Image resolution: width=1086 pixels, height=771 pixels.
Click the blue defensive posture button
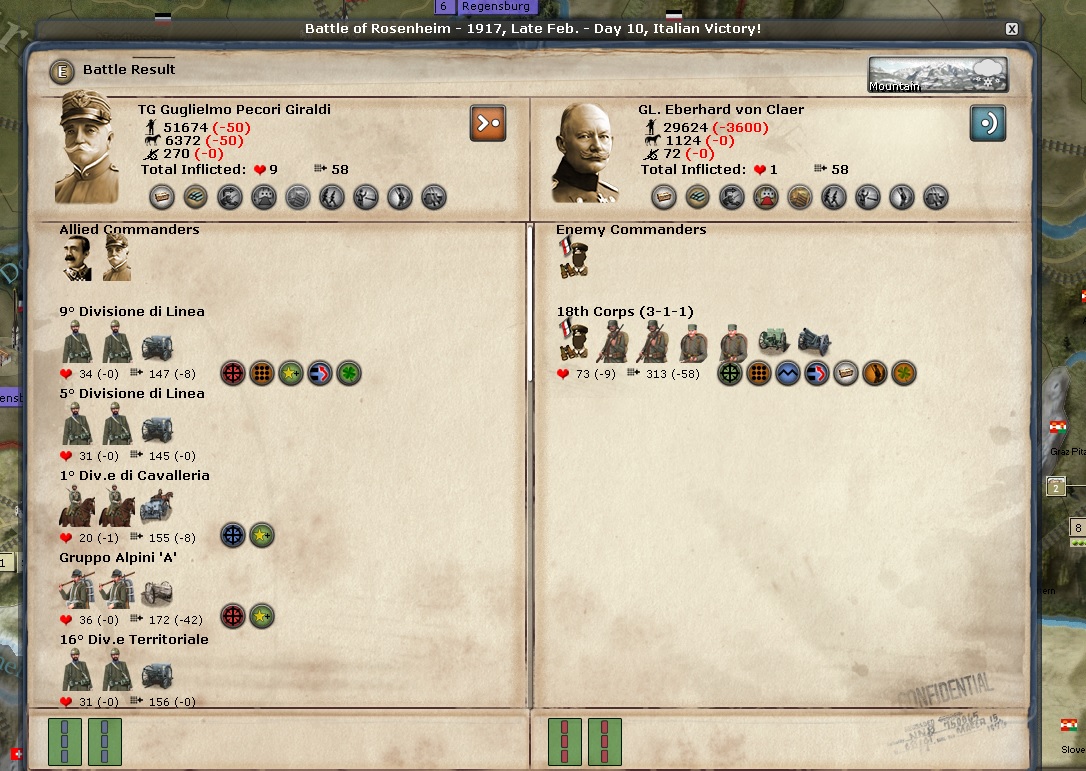(x=987, y=123)
